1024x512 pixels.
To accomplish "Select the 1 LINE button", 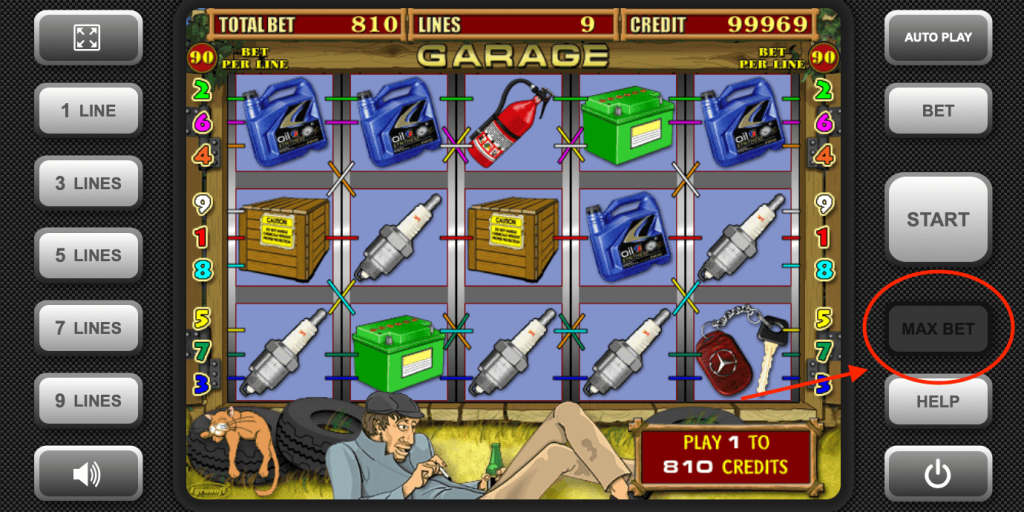I will (x=87, y=111).
